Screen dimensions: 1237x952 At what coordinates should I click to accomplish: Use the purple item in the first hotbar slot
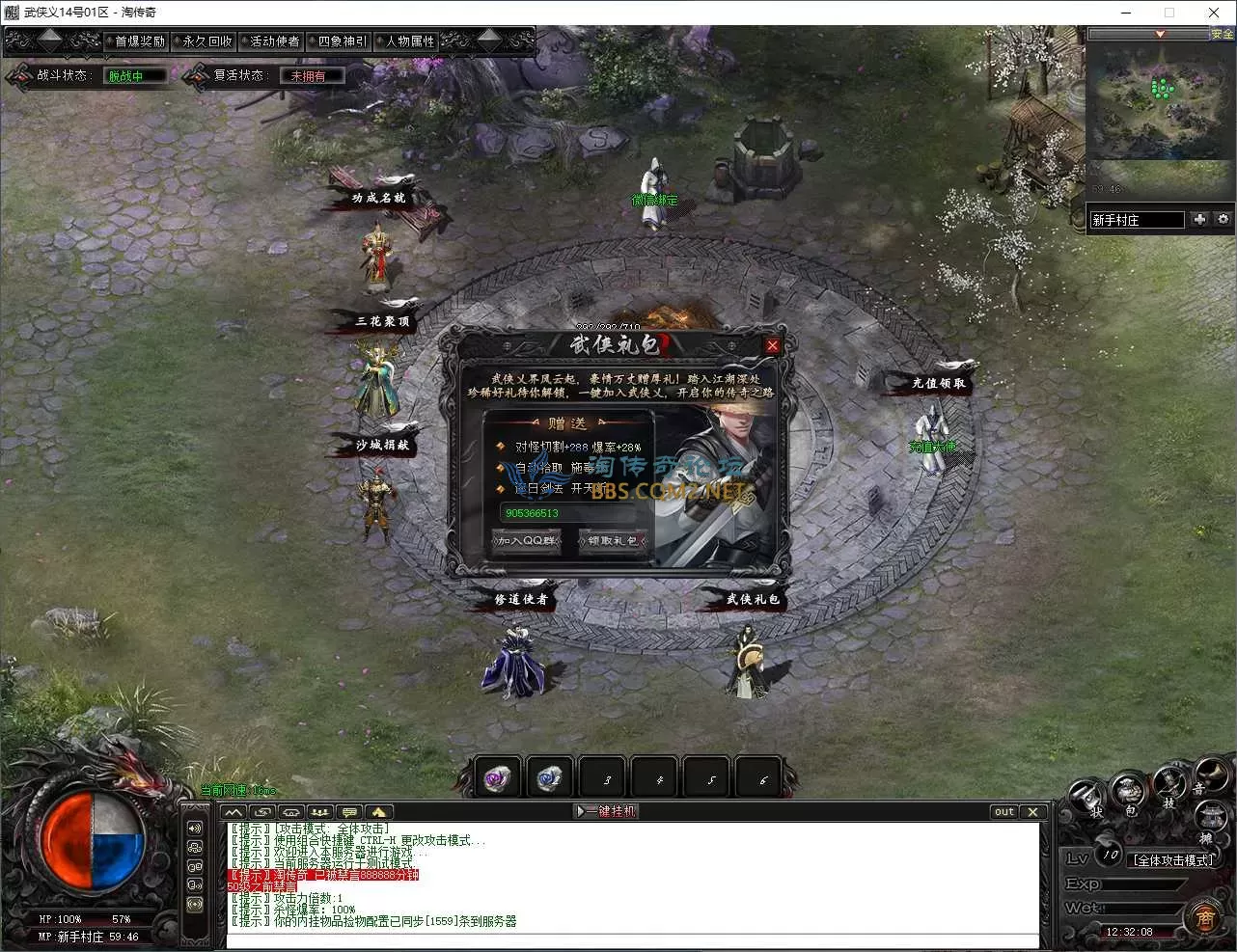click(x=498, y=778)
